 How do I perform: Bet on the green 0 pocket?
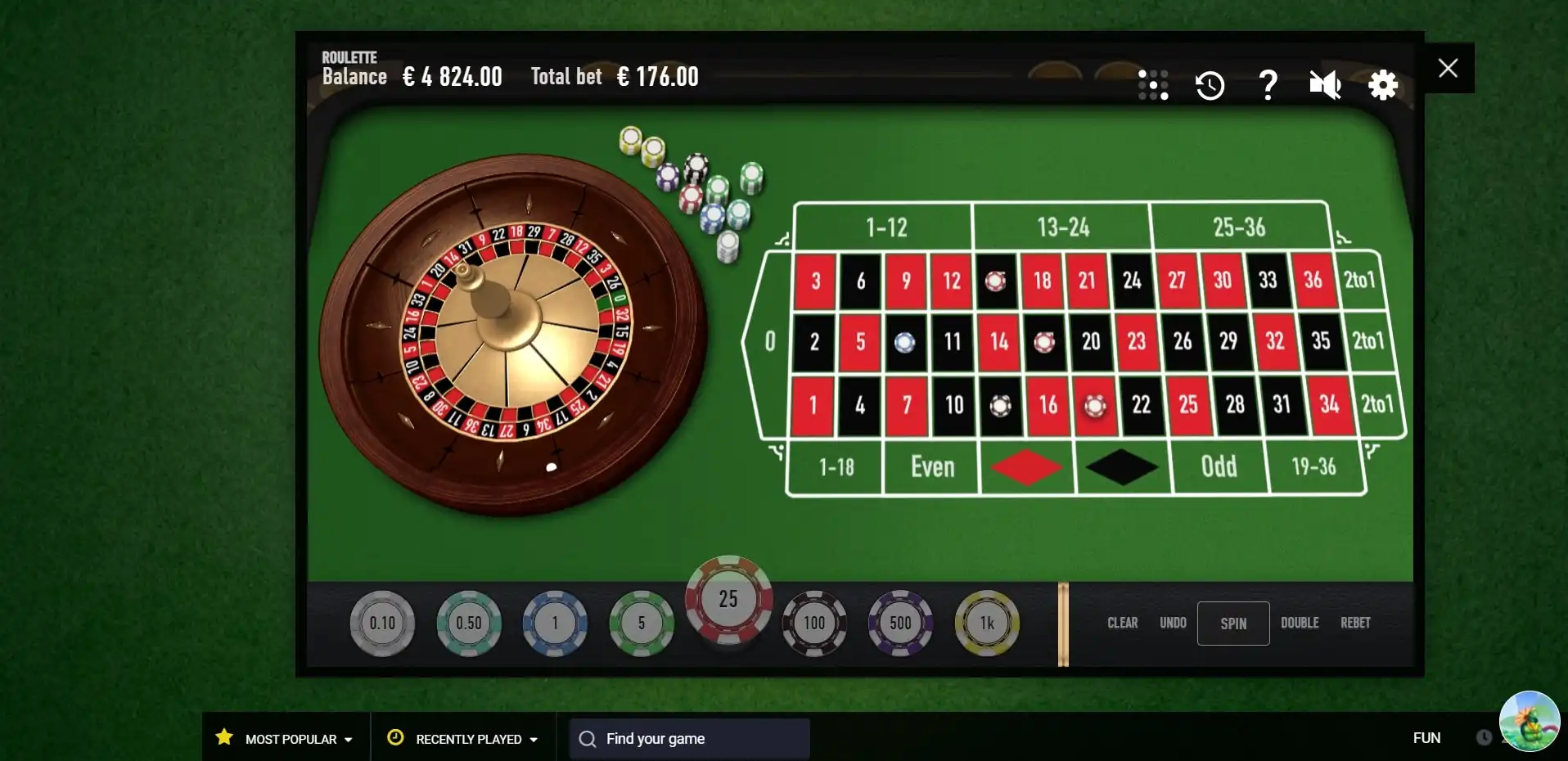click(769, 341)
